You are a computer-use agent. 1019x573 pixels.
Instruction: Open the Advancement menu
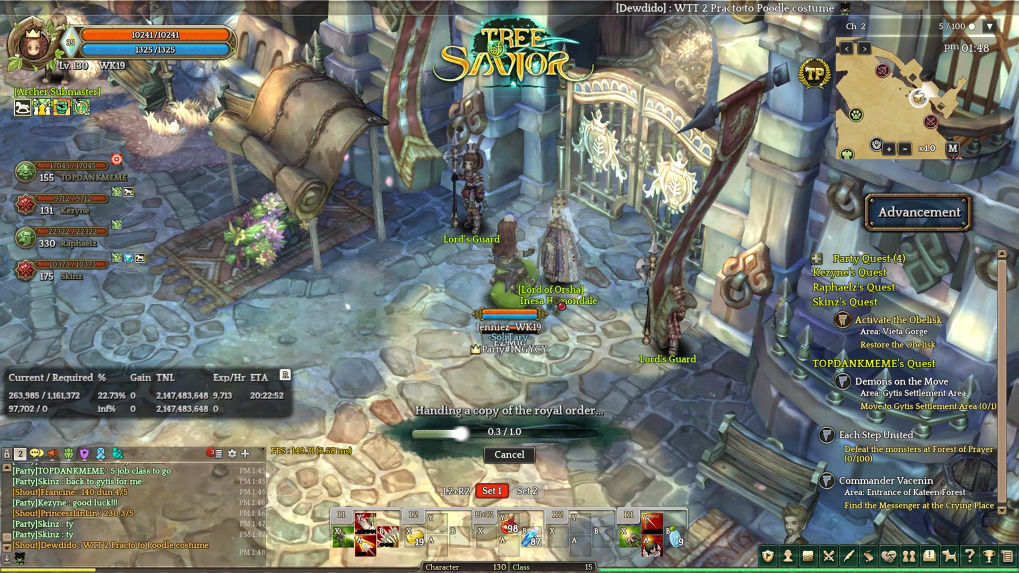tap(918, 212)
